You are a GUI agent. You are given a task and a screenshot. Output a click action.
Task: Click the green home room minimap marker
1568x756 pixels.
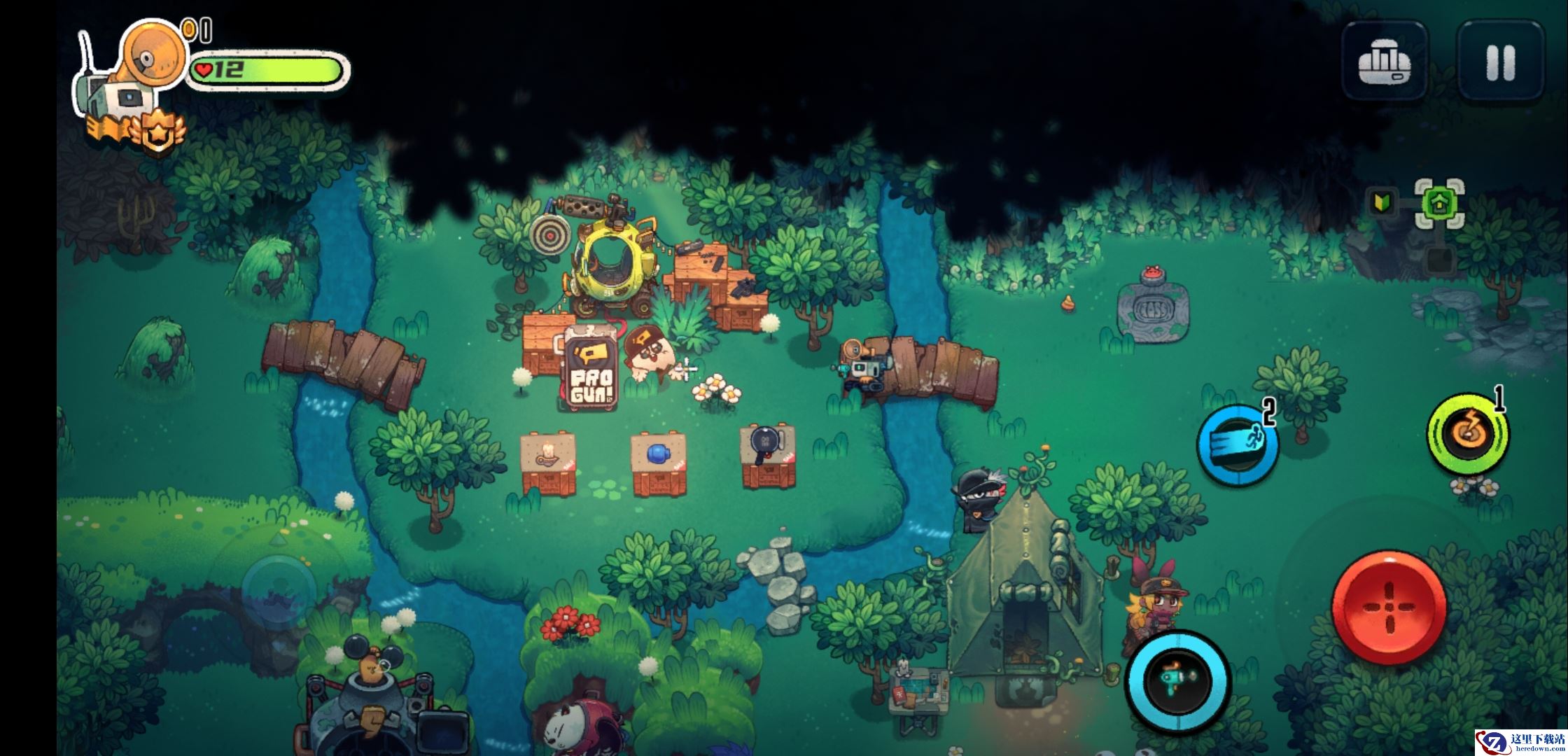pos(1439,204)
